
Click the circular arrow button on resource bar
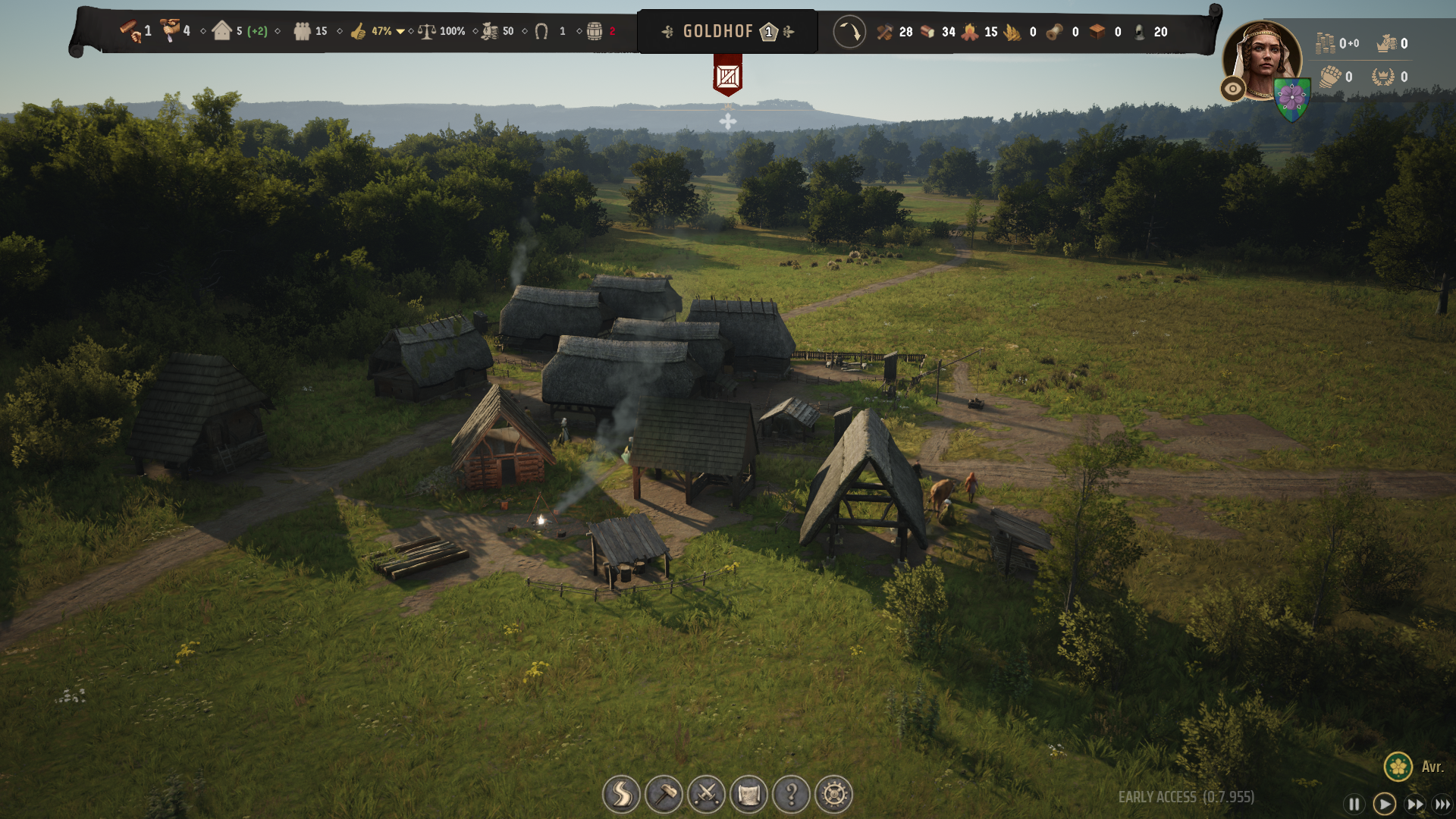tap(849, 32)
